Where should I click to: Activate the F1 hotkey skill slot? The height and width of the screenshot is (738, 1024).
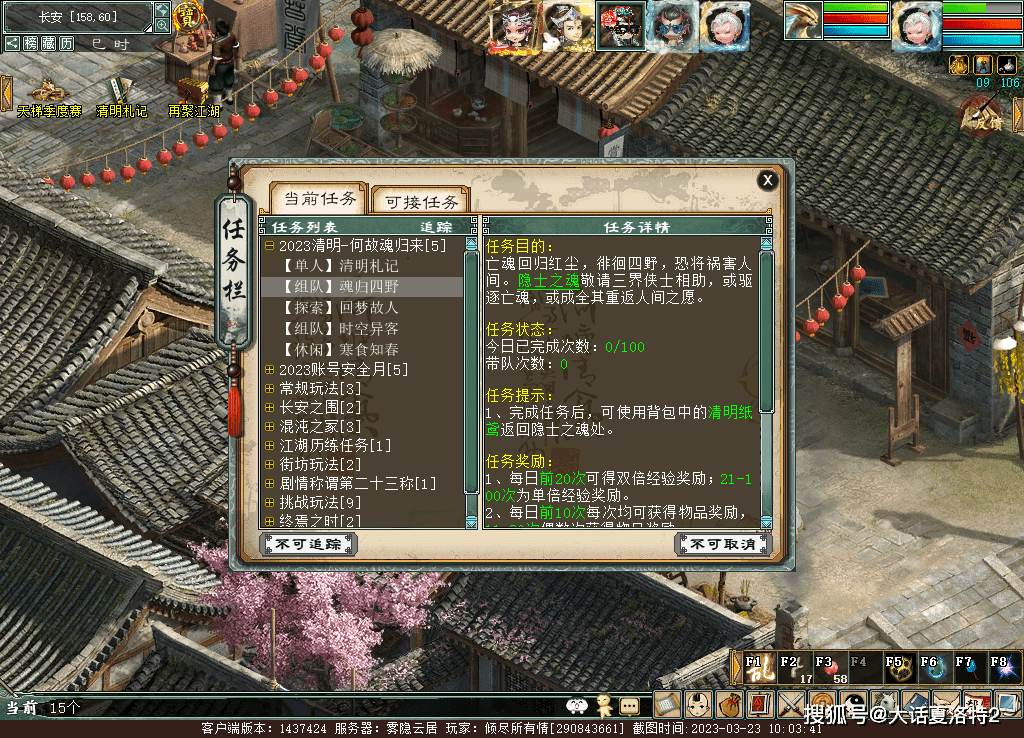[759, 668]
